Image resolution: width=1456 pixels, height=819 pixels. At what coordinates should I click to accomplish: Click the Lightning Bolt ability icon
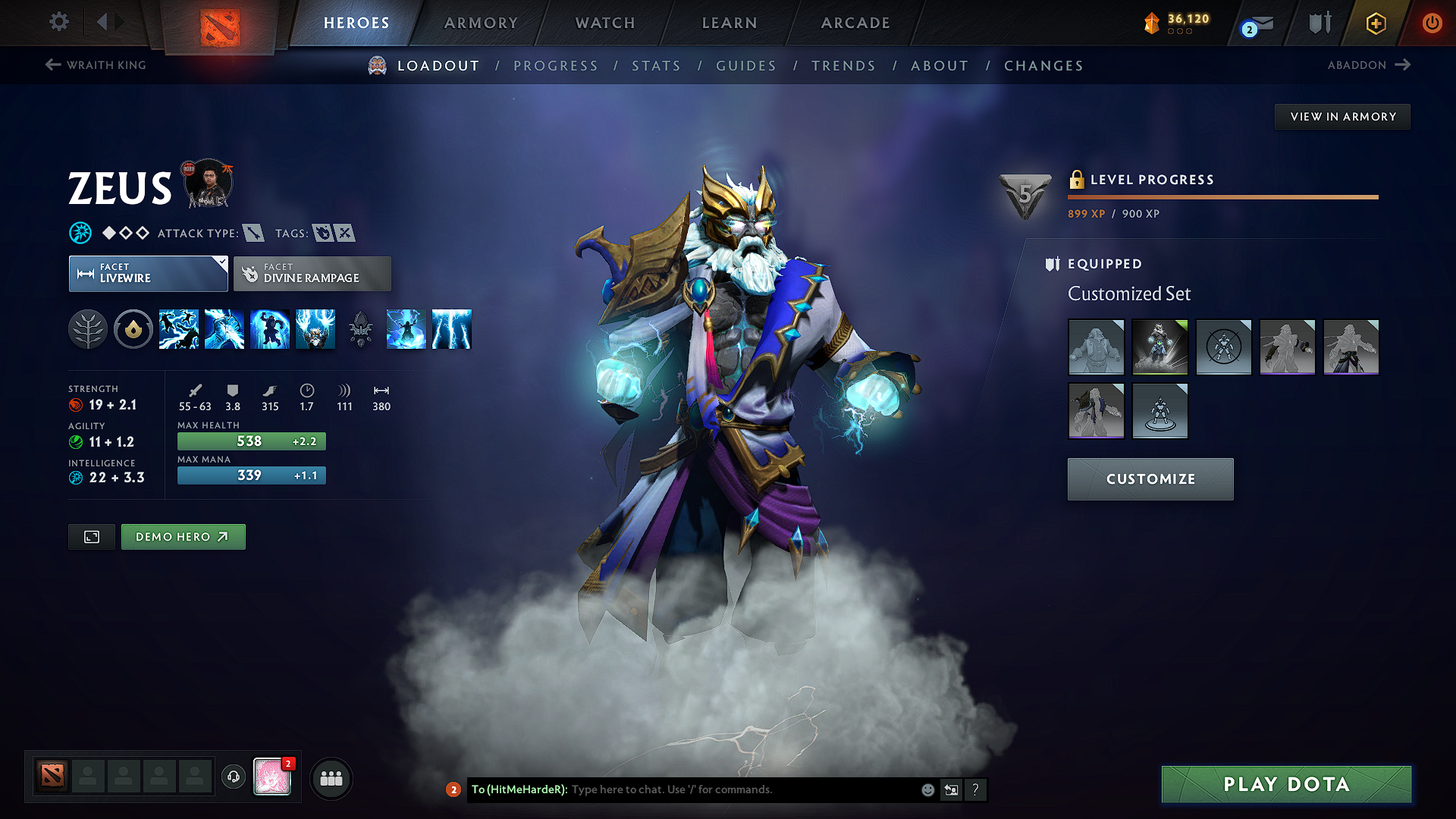(x=224, y=329)
